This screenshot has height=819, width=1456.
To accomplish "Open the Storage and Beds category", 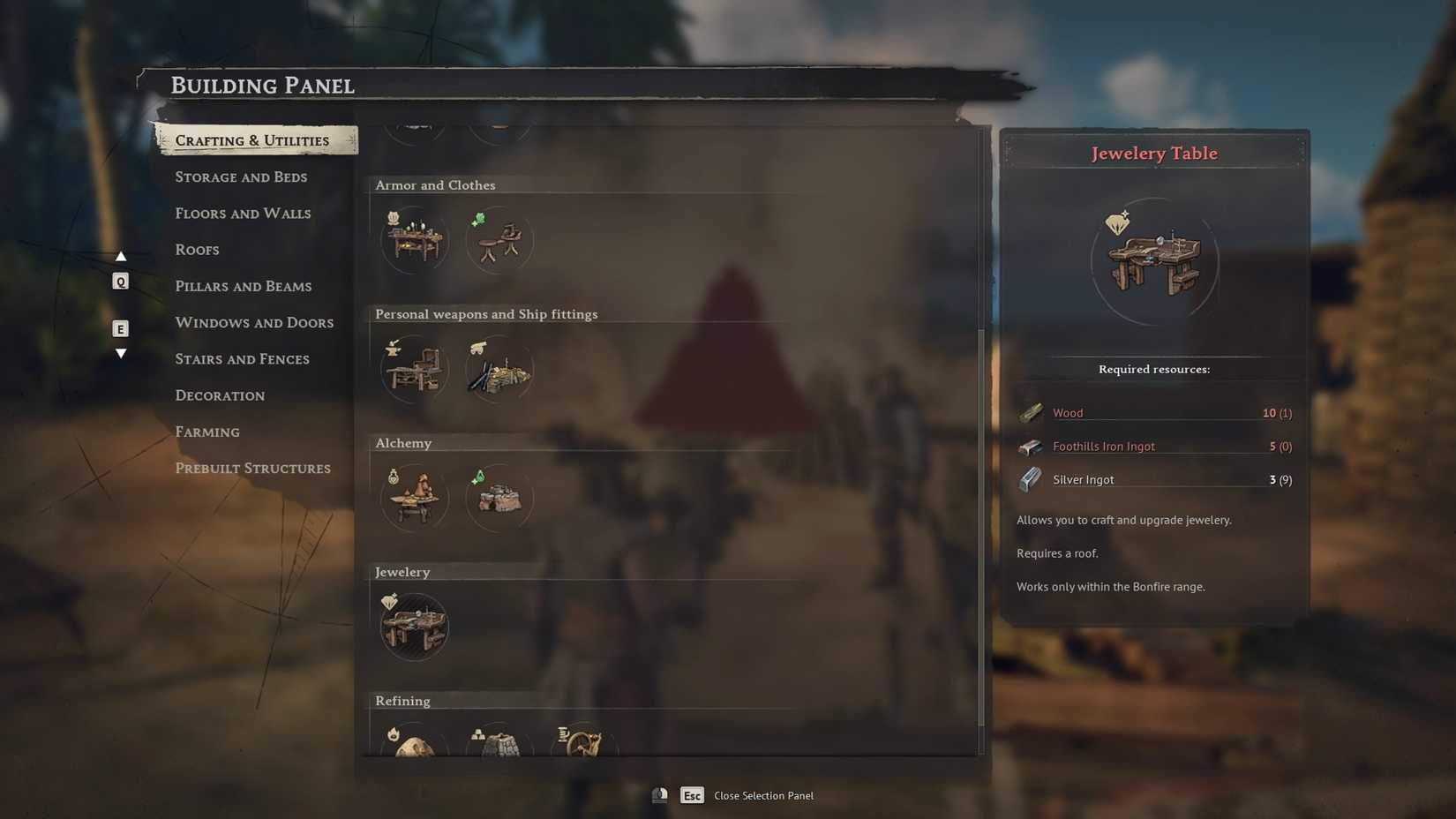I will tap(241, 177).
